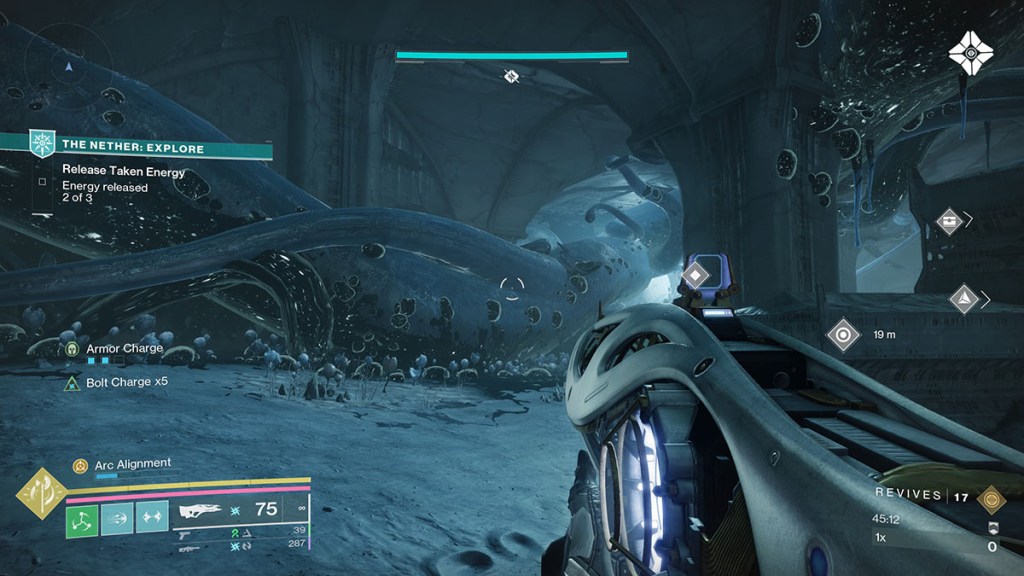Select the triangle waypoint marker
1024x576 pixels.
click(x=963, y=299)
